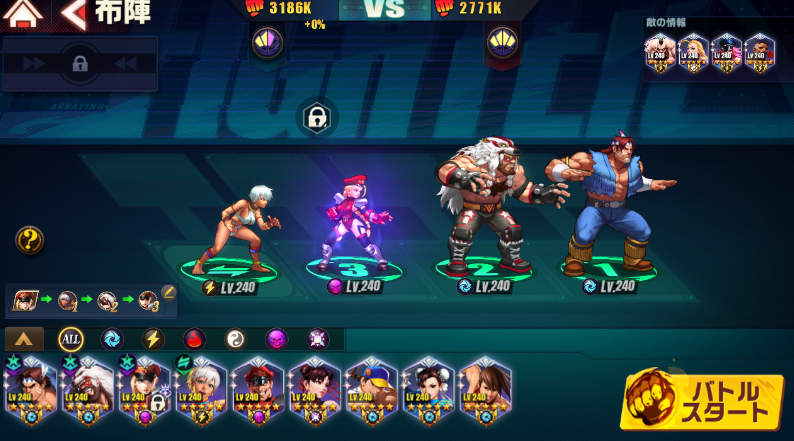
Task: Filter roster by pink skull element
Action: 276,339
